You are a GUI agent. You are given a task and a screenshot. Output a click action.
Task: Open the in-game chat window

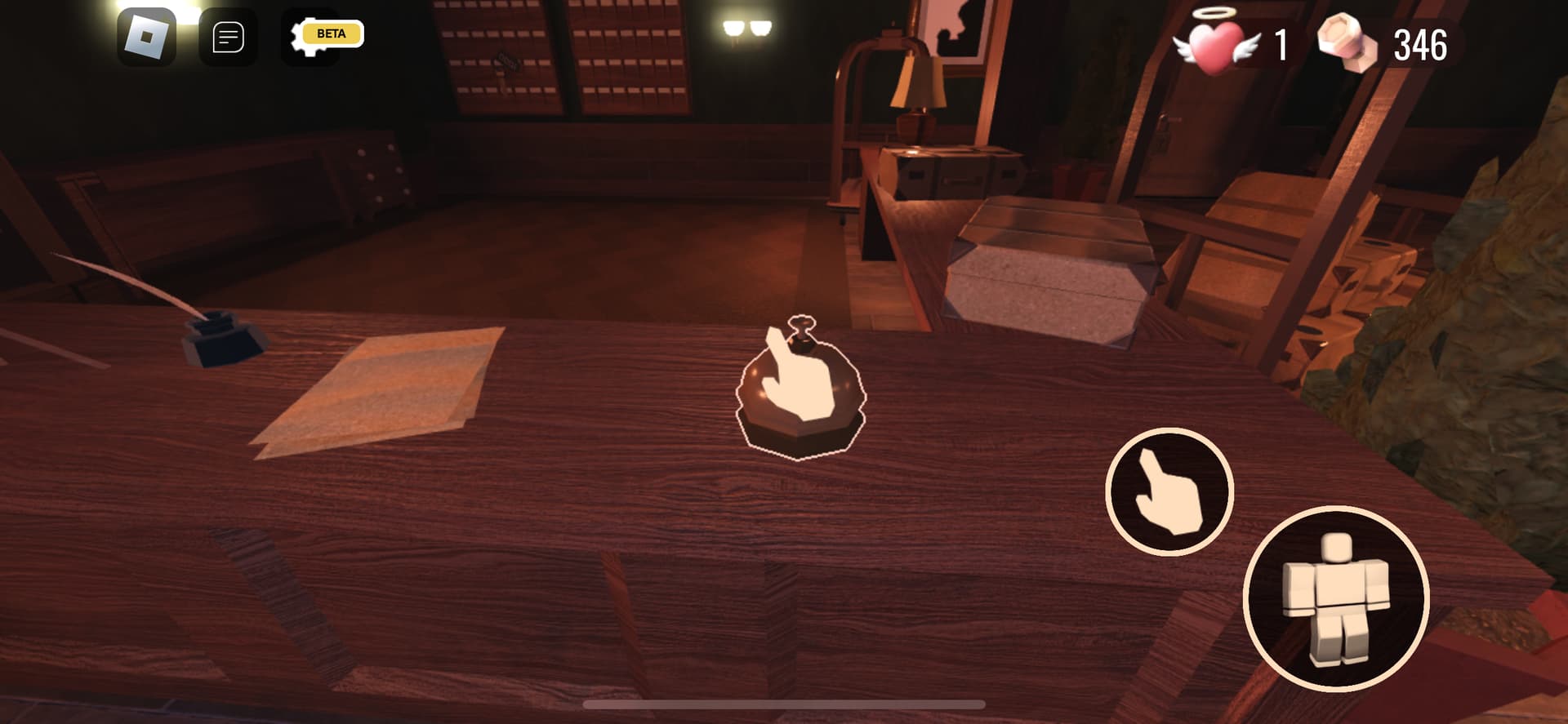pyautogui.click(x=227, y=34)
